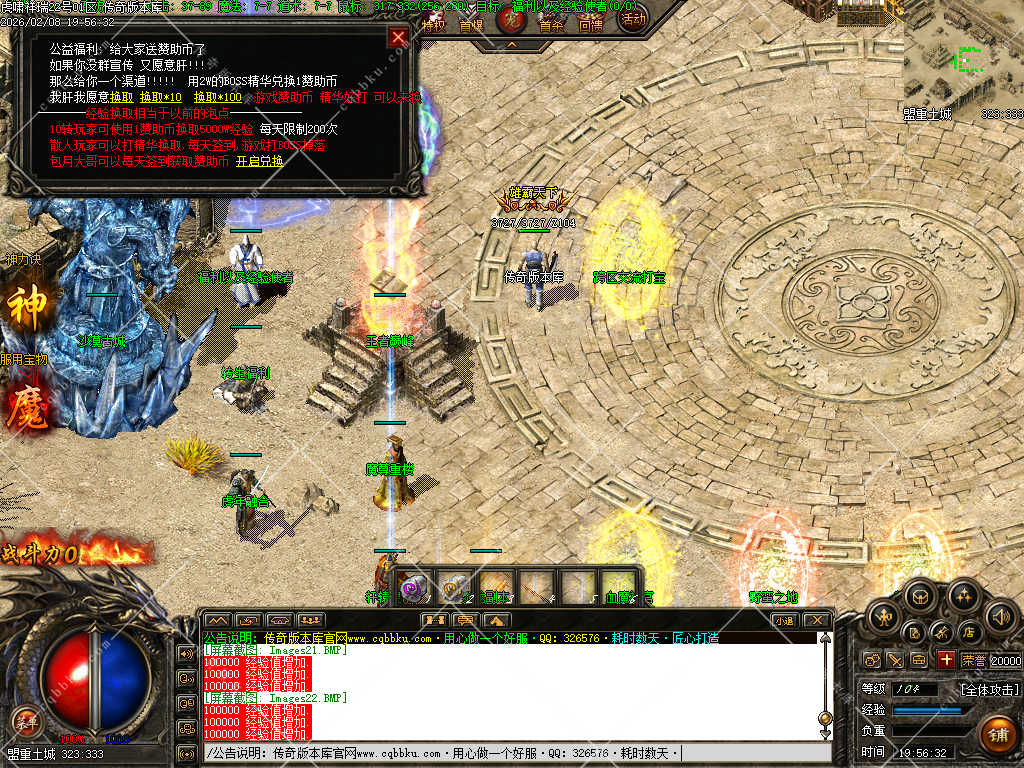Click the 小退 logout button on chat panel
This screenshot has height=768, width=1024.
(783, 620)
